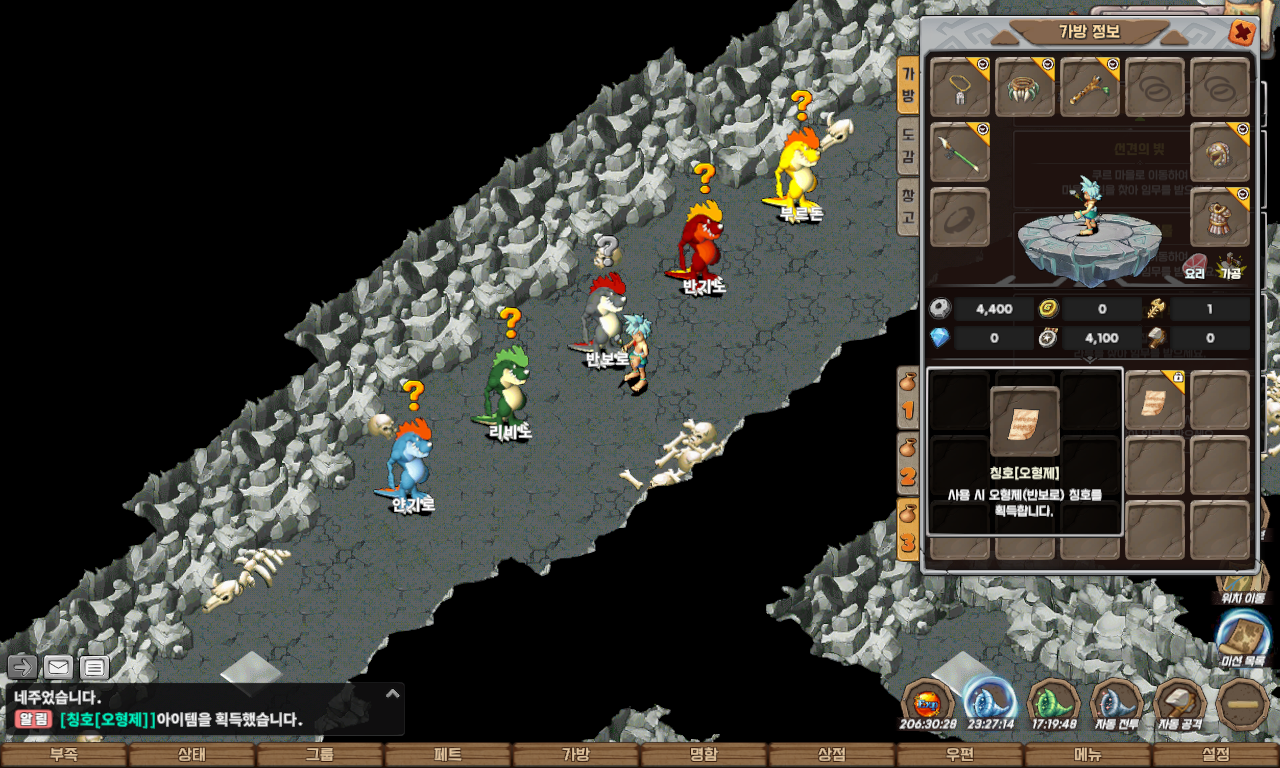Select the equipped armor slot

pyautogui.click(x=1220, y=217)
